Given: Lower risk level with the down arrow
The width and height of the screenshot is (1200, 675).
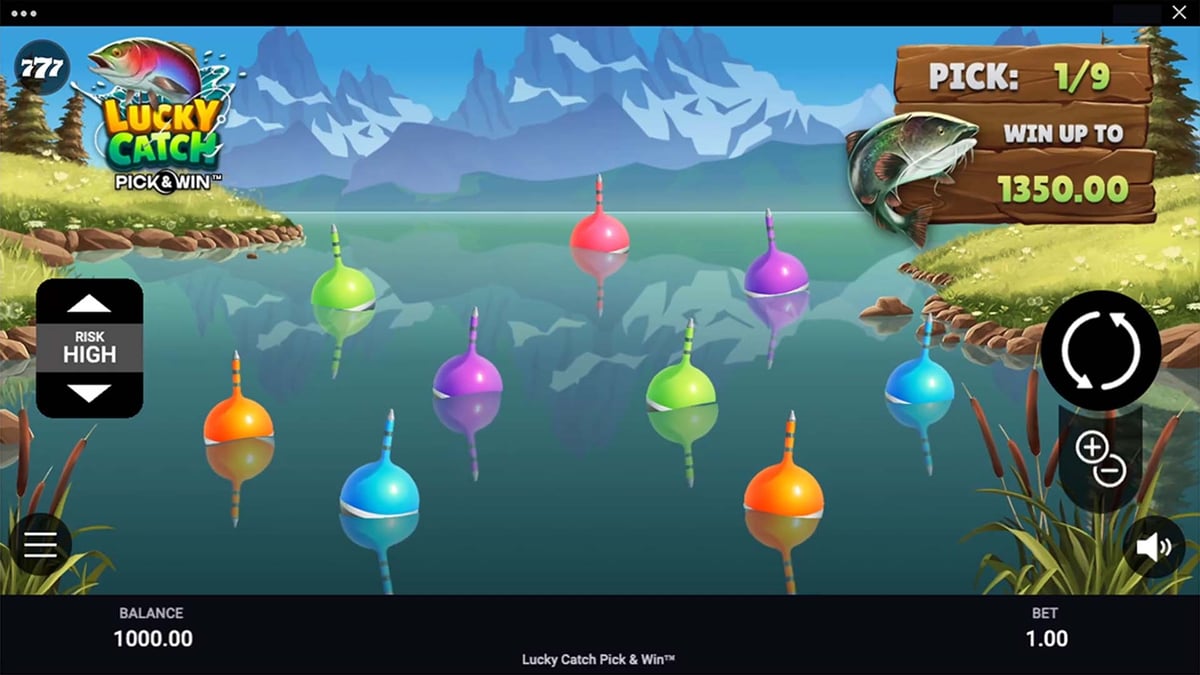Looking at the screenshot, I should click(x=89, y=393).
